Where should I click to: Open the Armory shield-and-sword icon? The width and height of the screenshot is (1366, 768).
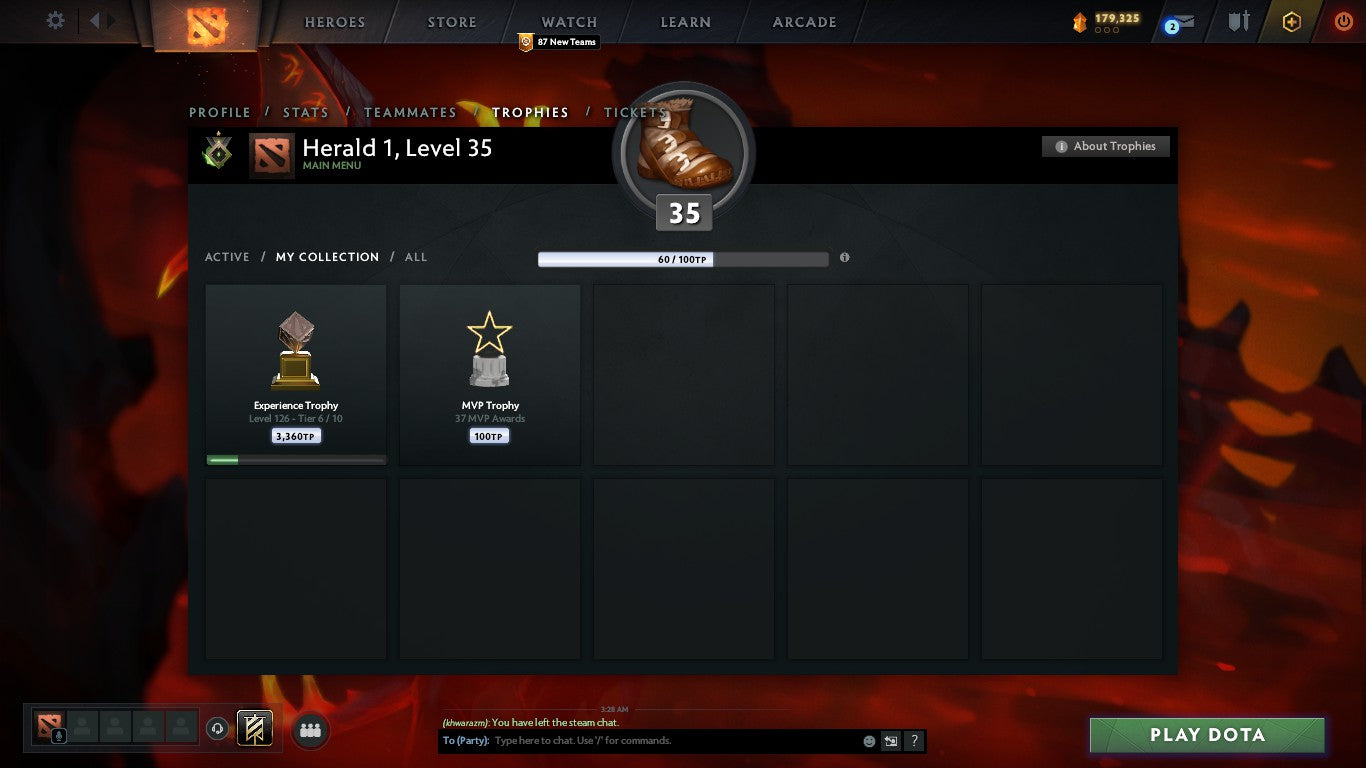click(1238, 21)
